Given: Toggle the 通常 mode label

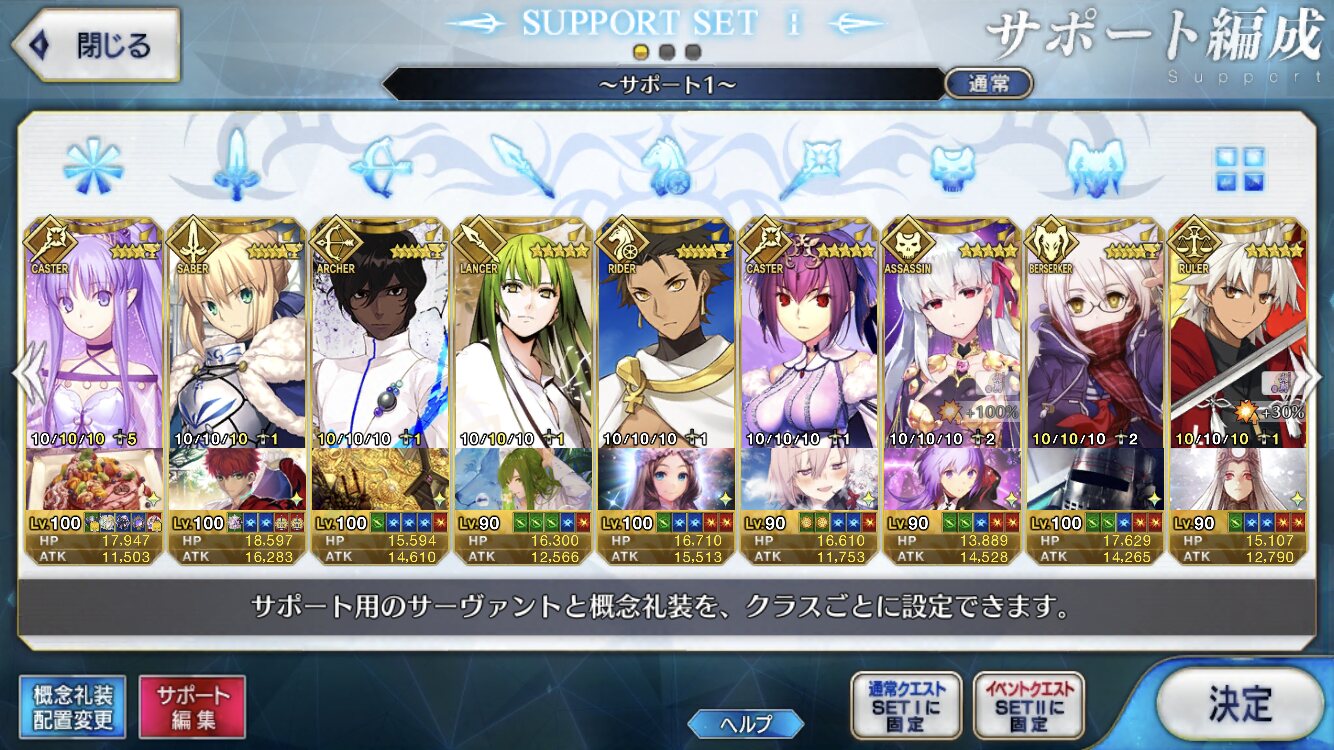Looking at the screenshot, I should [988, 84].
